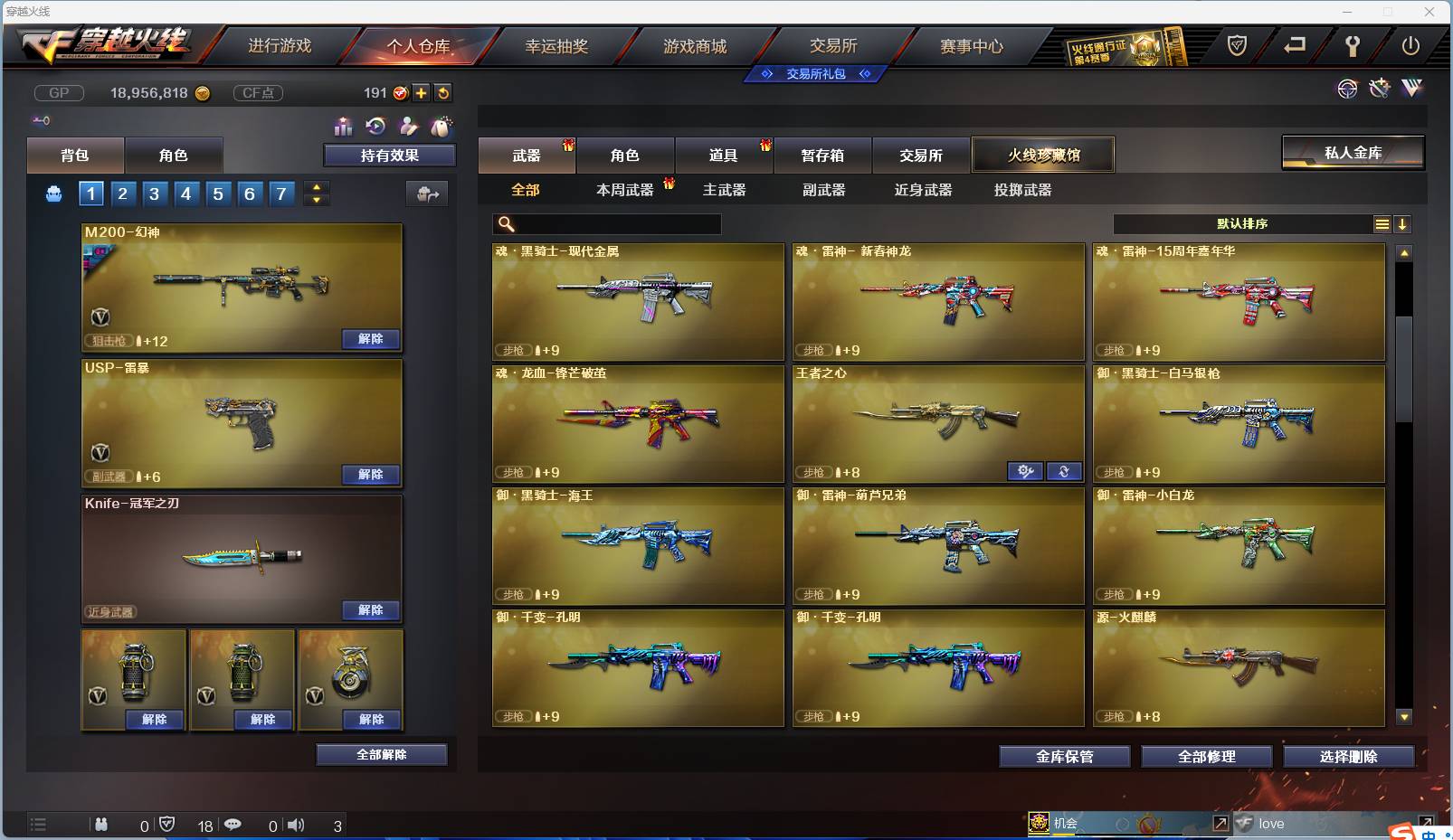This screenshot has height=840, width=1453.
Task: Open the gear icon on the 王者之心 weapon card
Action: pyautogui.click(x=1025, y=471)
